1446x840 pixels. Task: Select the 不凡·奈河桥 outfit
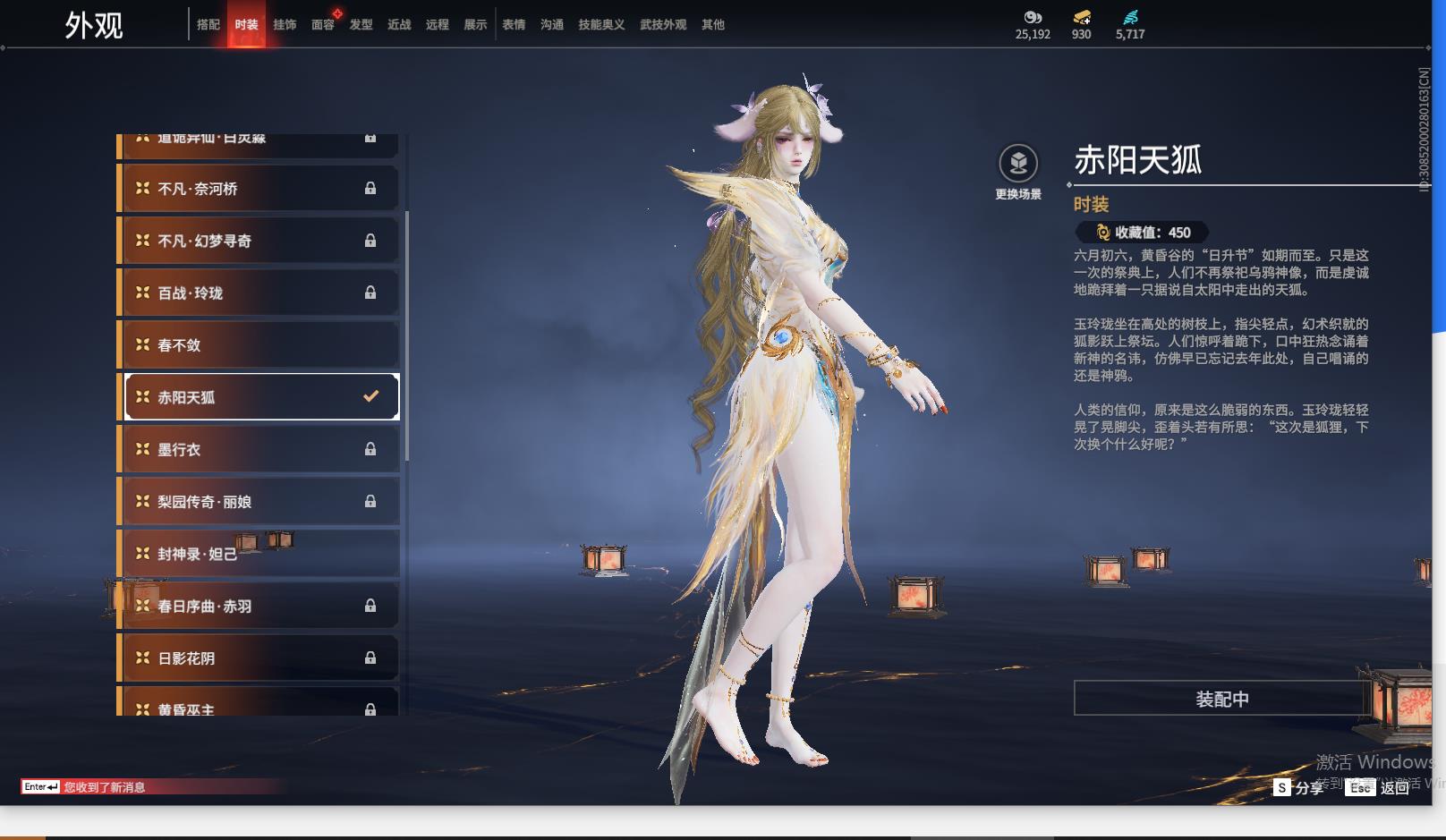259,189
